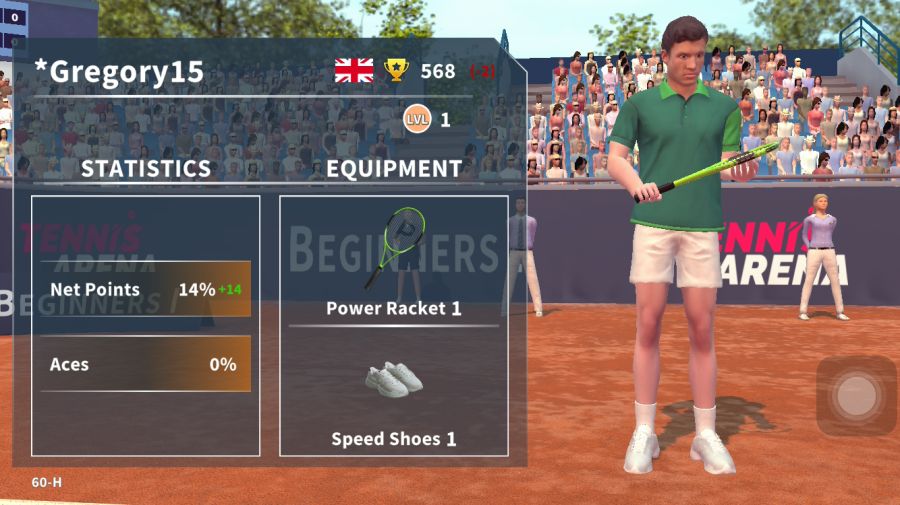Image resolution: width=900 pixels, height=505 pixels.
Task: Choose the Speed Shoes 1 equipment slot
Action: pyautogui.click(x=394, y=400)
